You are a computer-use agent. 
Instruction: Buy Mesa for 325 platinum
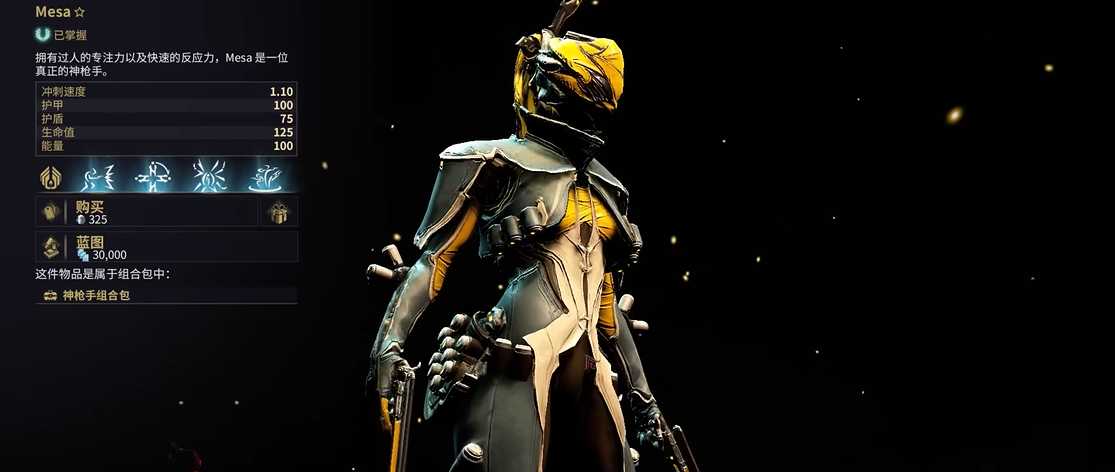(148, 211)
